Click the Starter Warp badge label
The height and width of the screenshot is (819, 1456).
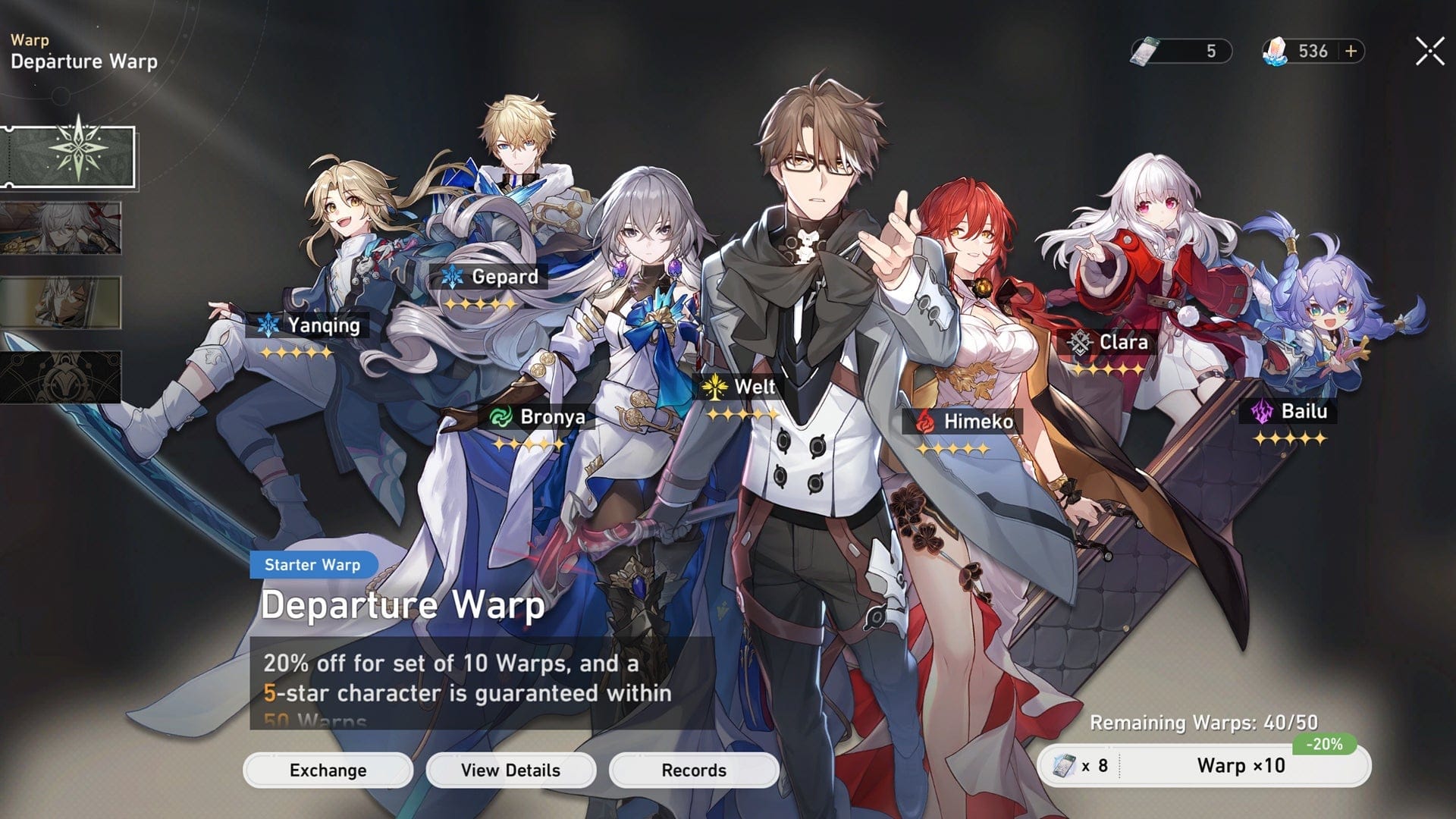tap(312, 565)
